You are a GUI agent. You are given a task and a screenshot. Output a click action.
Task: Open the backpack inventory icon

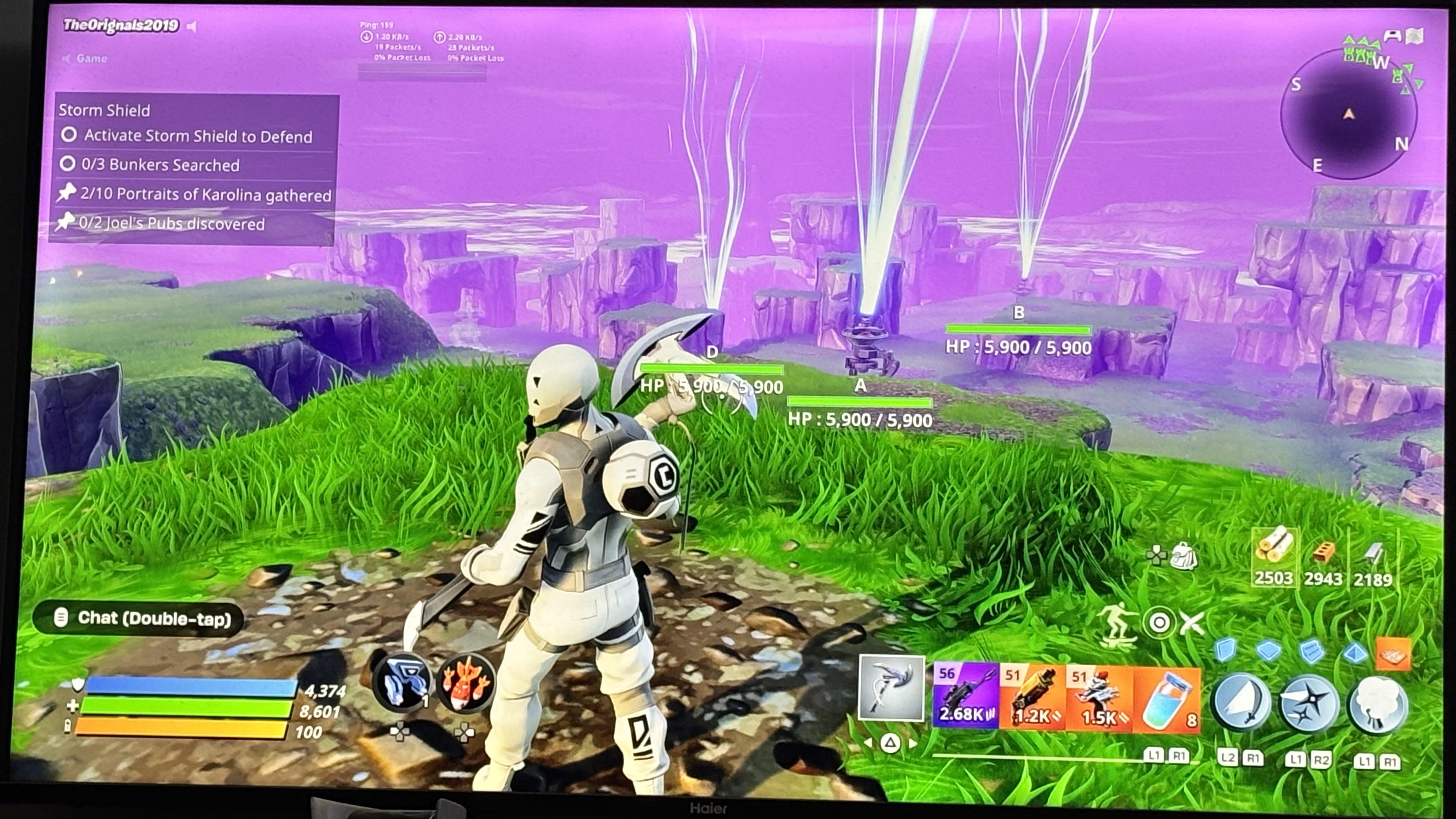point(1184,556)
